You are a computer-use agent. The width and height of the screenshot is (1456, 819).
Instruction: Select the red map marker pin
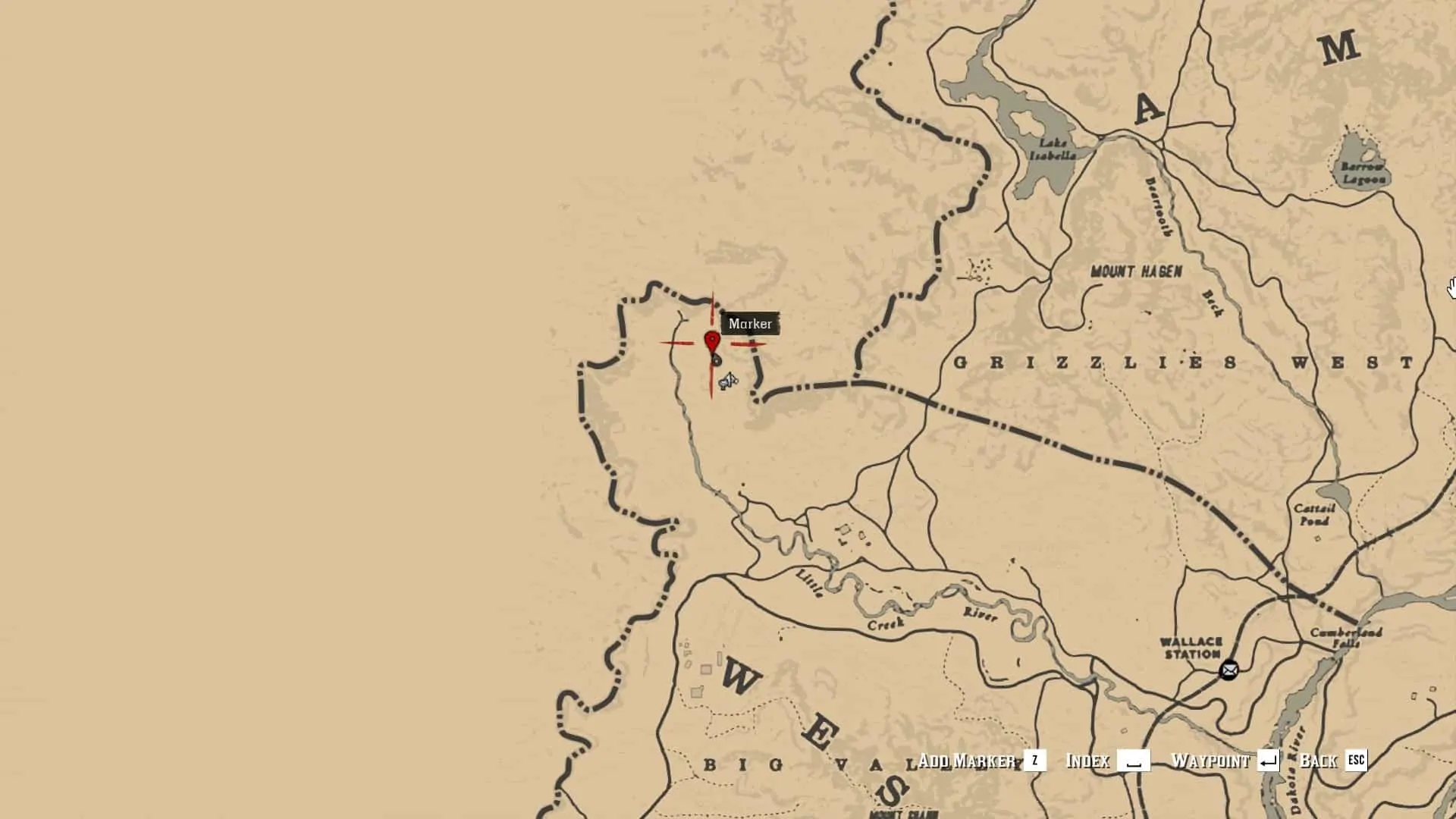[x=712, y=343]
